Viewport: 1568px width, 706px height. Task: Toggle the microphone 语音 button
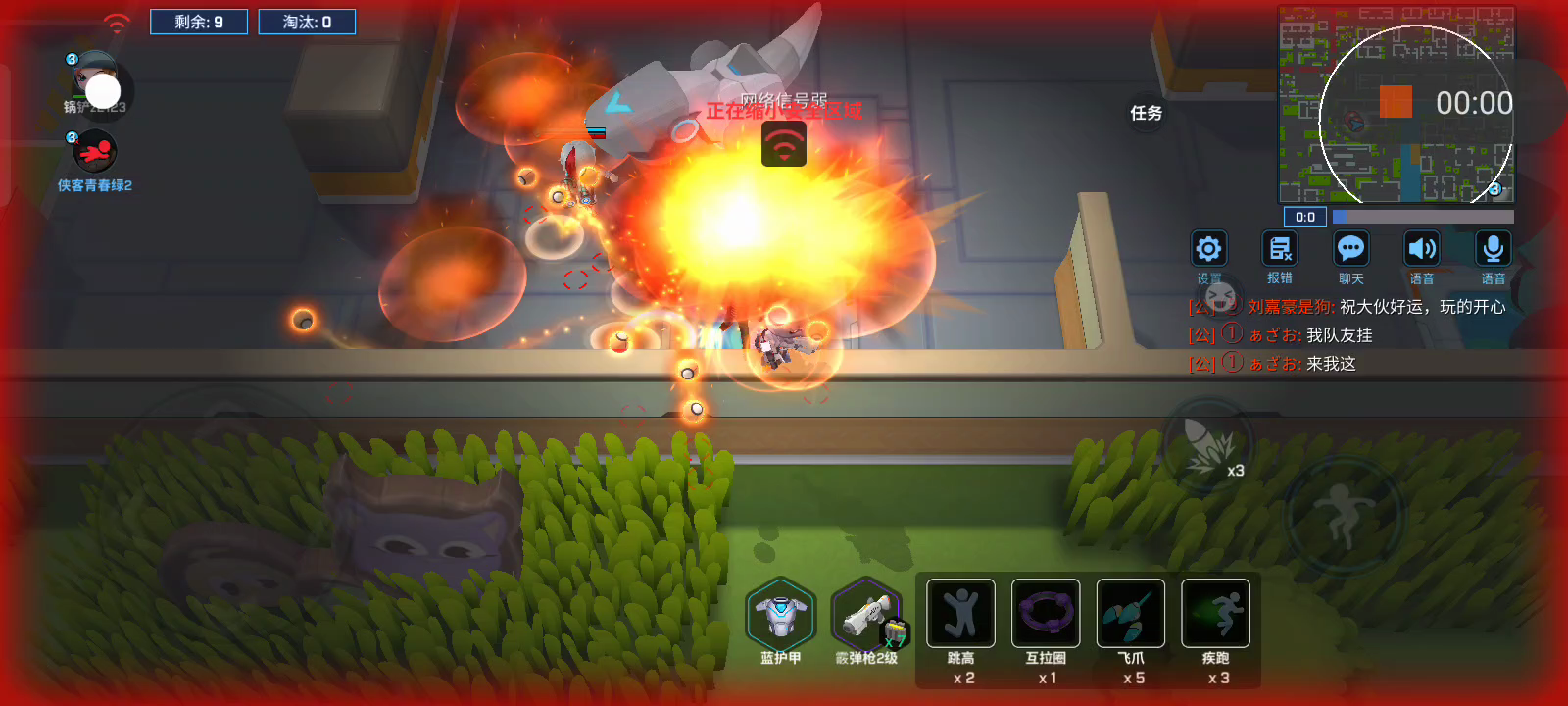click(1494, 249)
